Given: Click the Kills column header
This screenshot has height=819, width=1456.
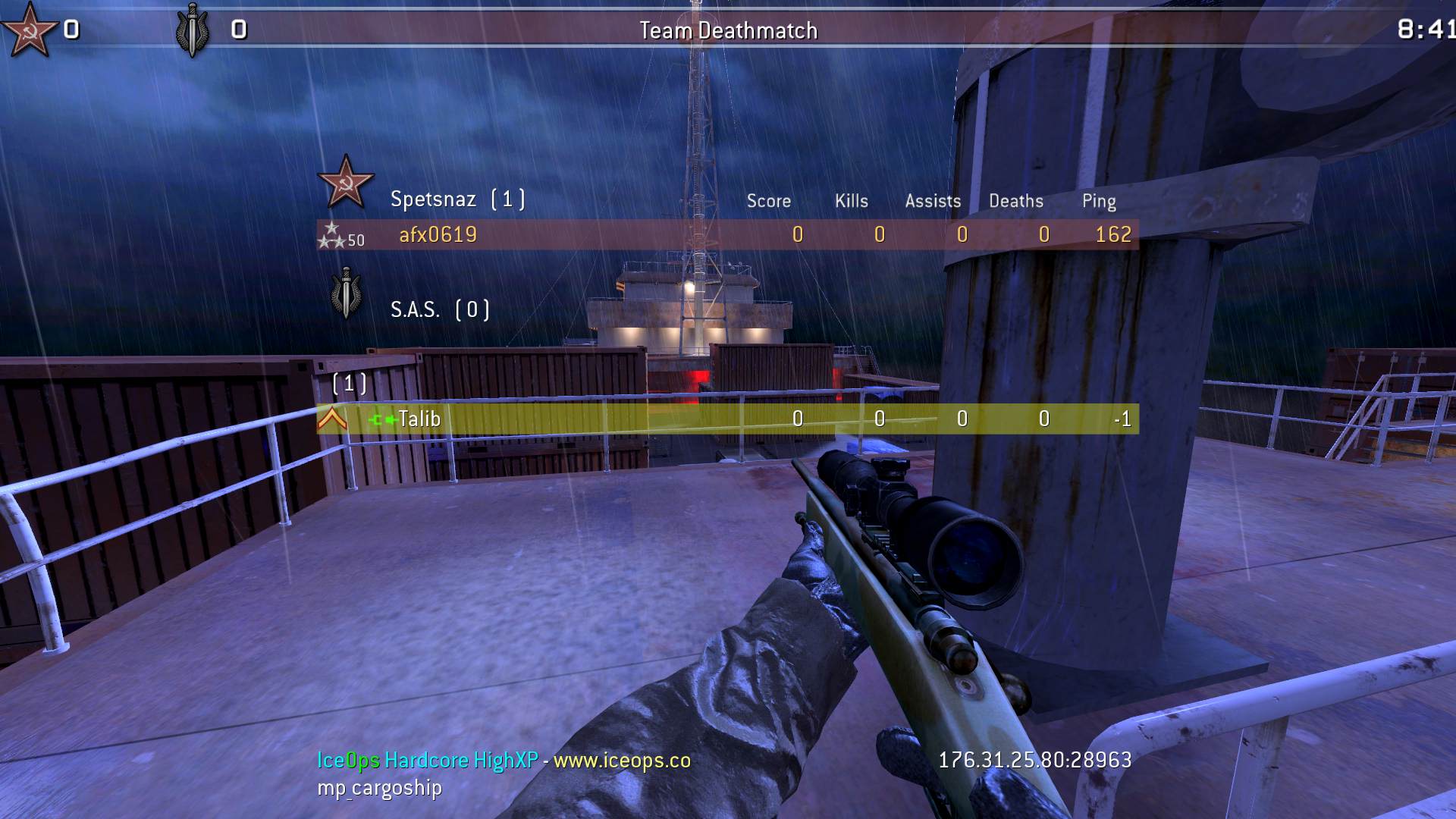Looking at the screenshot, I should point(851,201).
